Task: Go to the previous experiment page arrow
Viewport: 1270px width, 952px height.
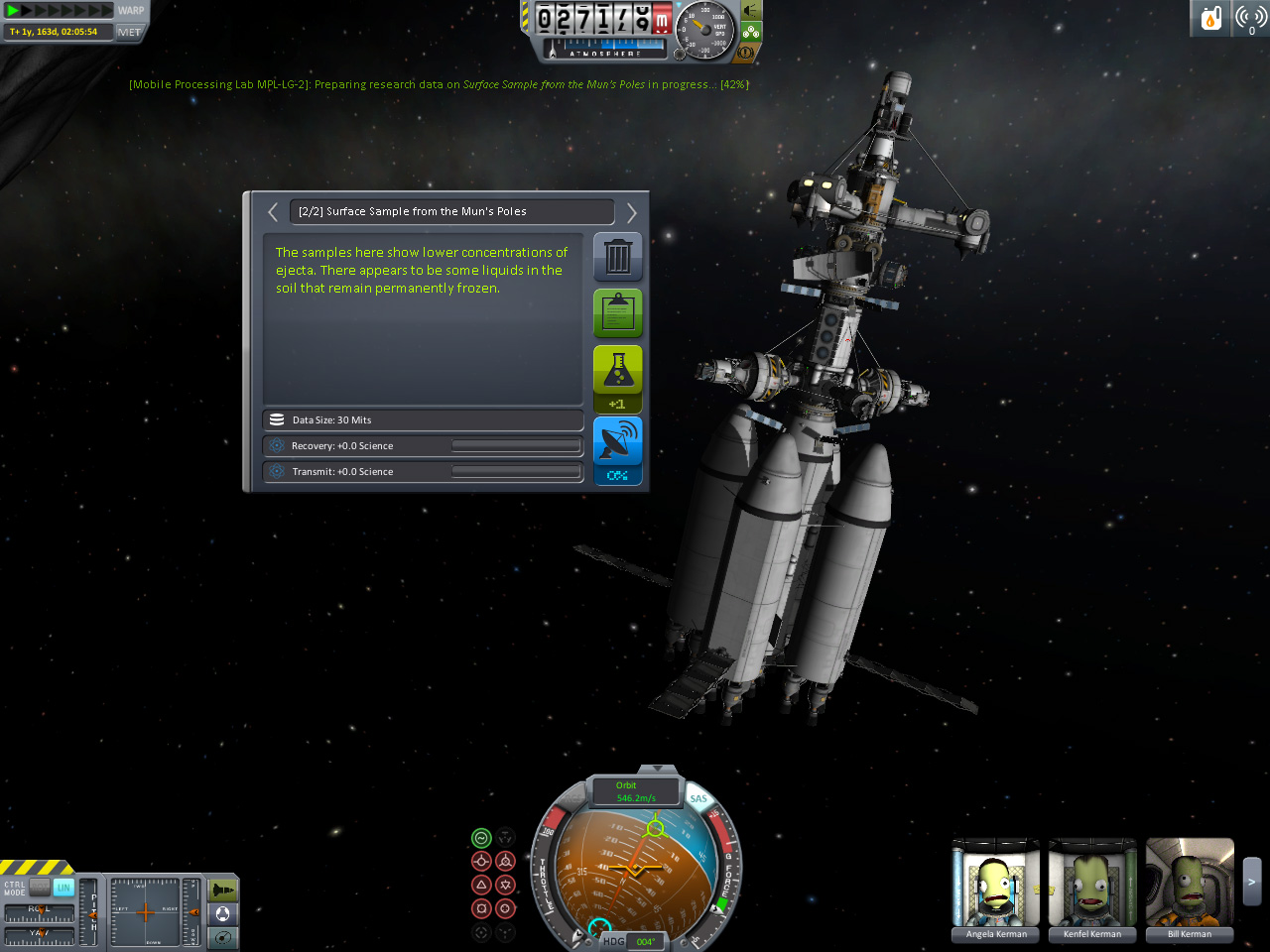Action: pos(273,211)
